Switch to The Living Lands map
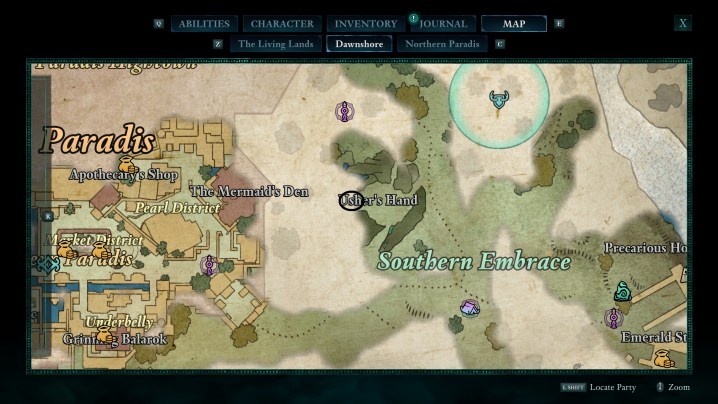 (x=276, y=44)
